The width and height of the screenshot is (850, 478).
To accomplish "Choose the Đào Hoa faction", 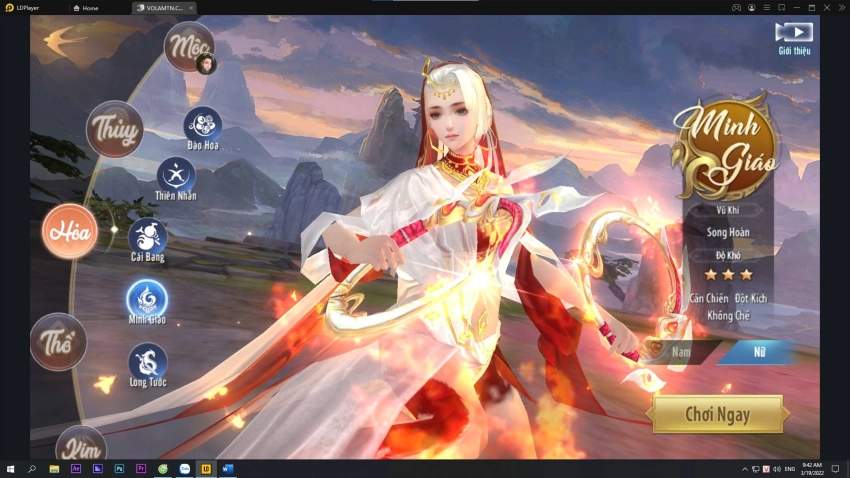I will point(203,125).
